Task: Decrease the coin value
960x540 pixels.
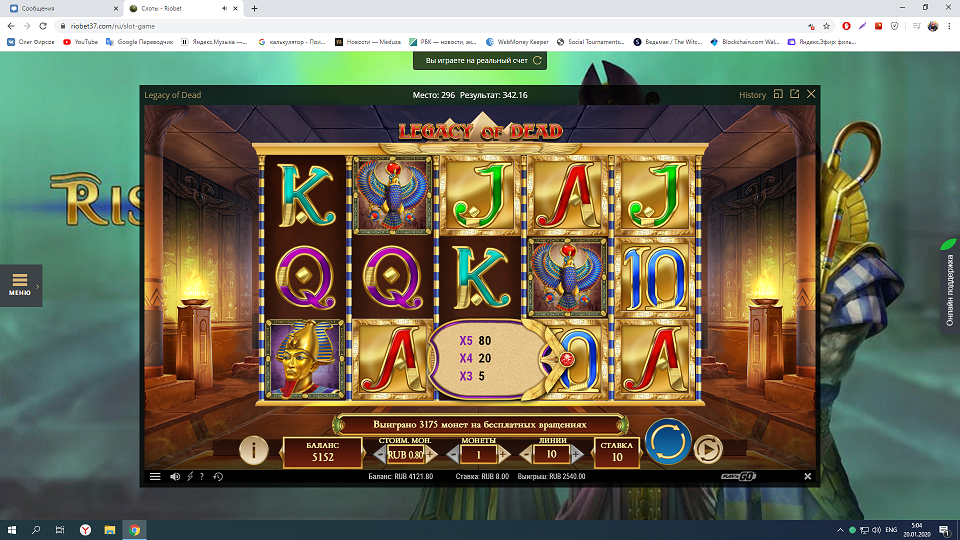Action: (x=380, y=455)
